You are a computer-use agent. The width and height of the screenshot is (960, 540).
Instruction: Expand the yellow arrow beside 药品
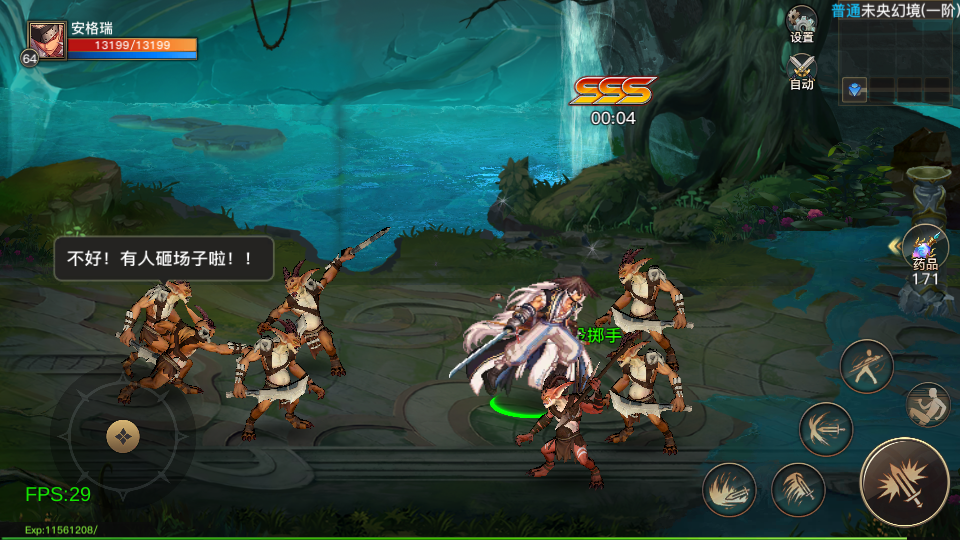tap(894, 246)
